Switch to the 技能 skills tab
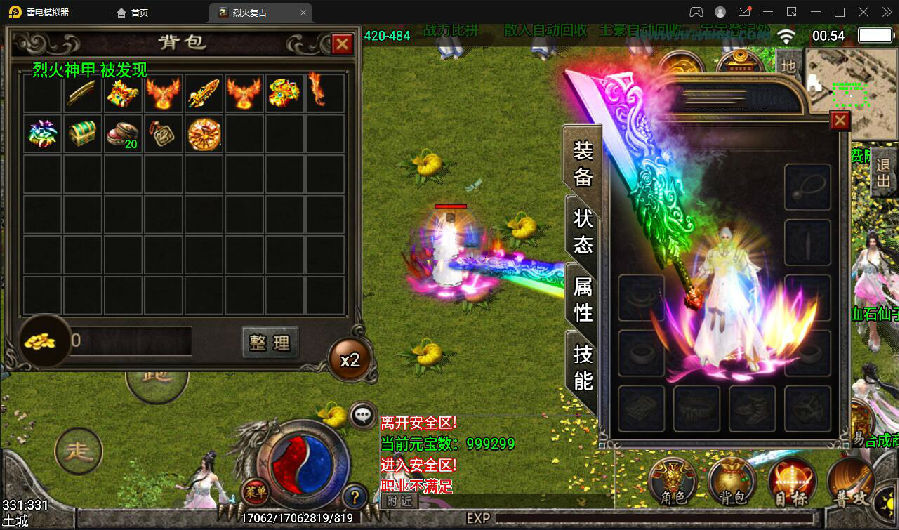Screen dimensions: 899x530 point(583,367)
